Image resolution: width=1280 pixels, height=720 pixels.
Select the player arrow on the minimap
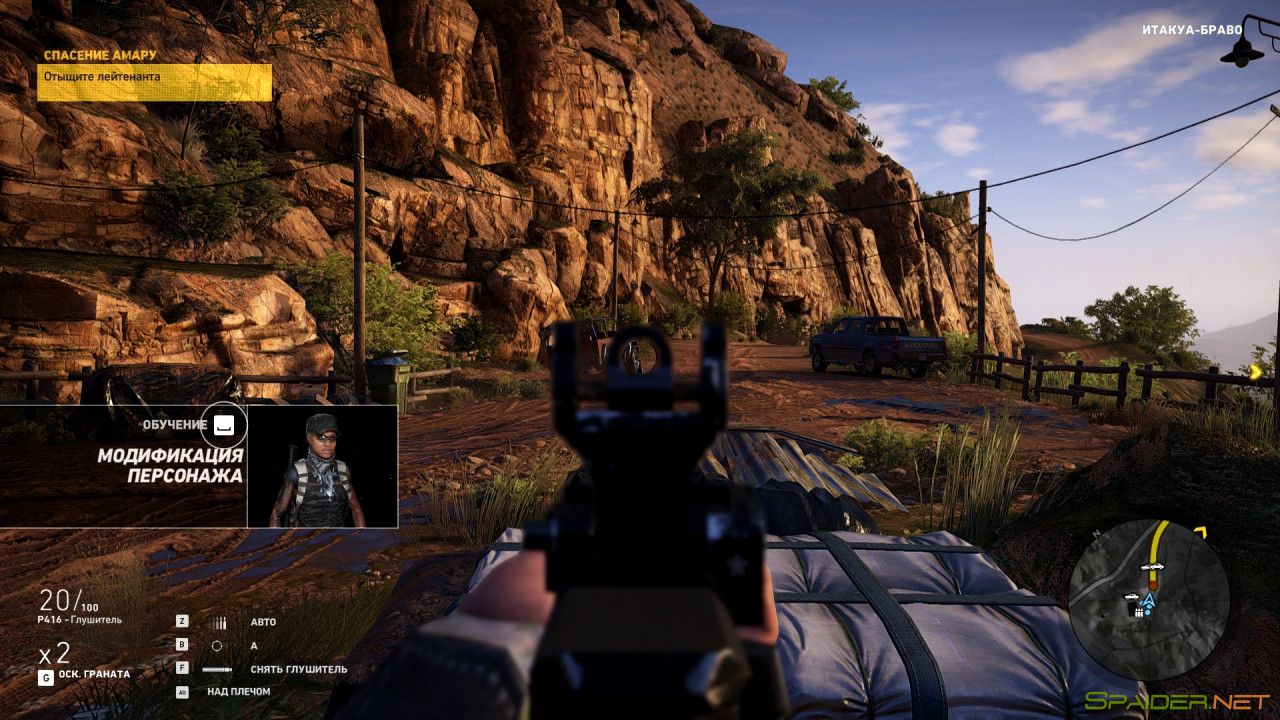[x=1149, y=600]
